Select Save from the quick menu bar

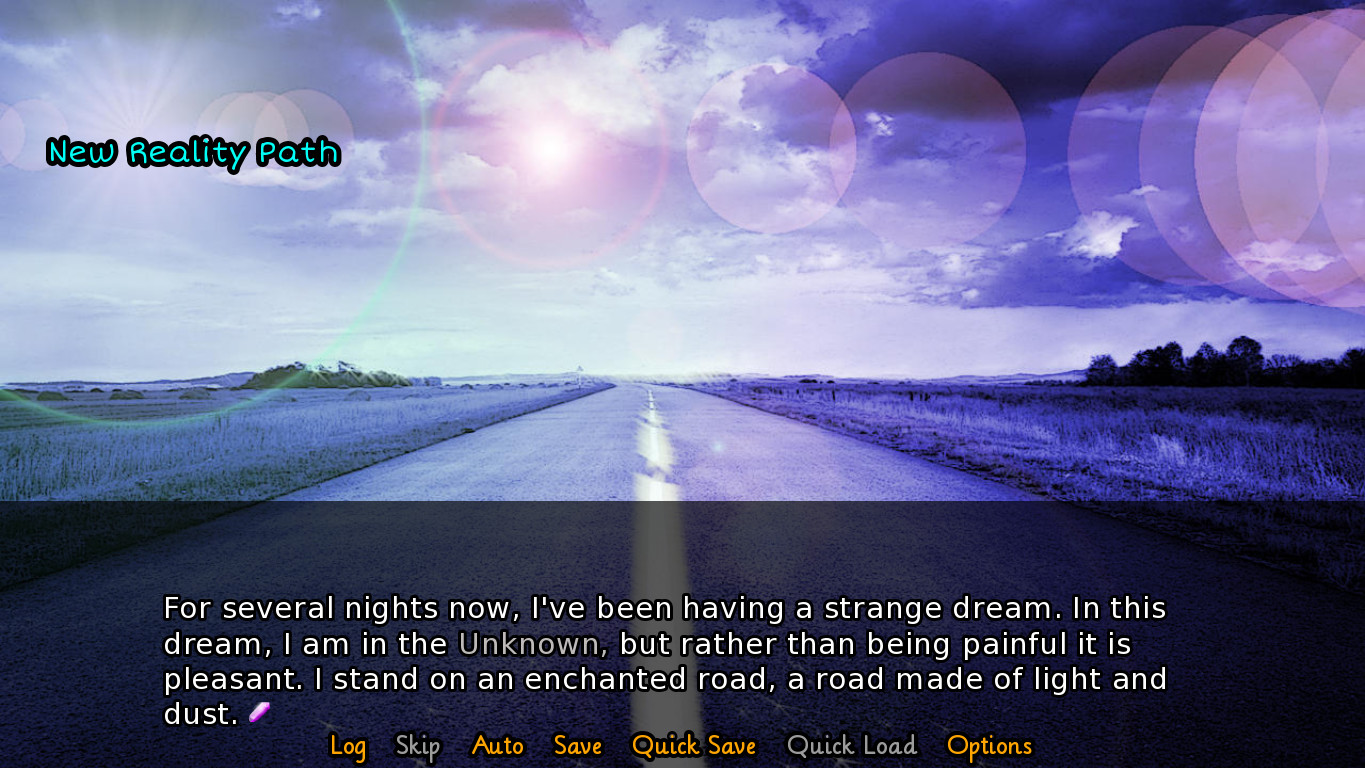coord(578,746)
